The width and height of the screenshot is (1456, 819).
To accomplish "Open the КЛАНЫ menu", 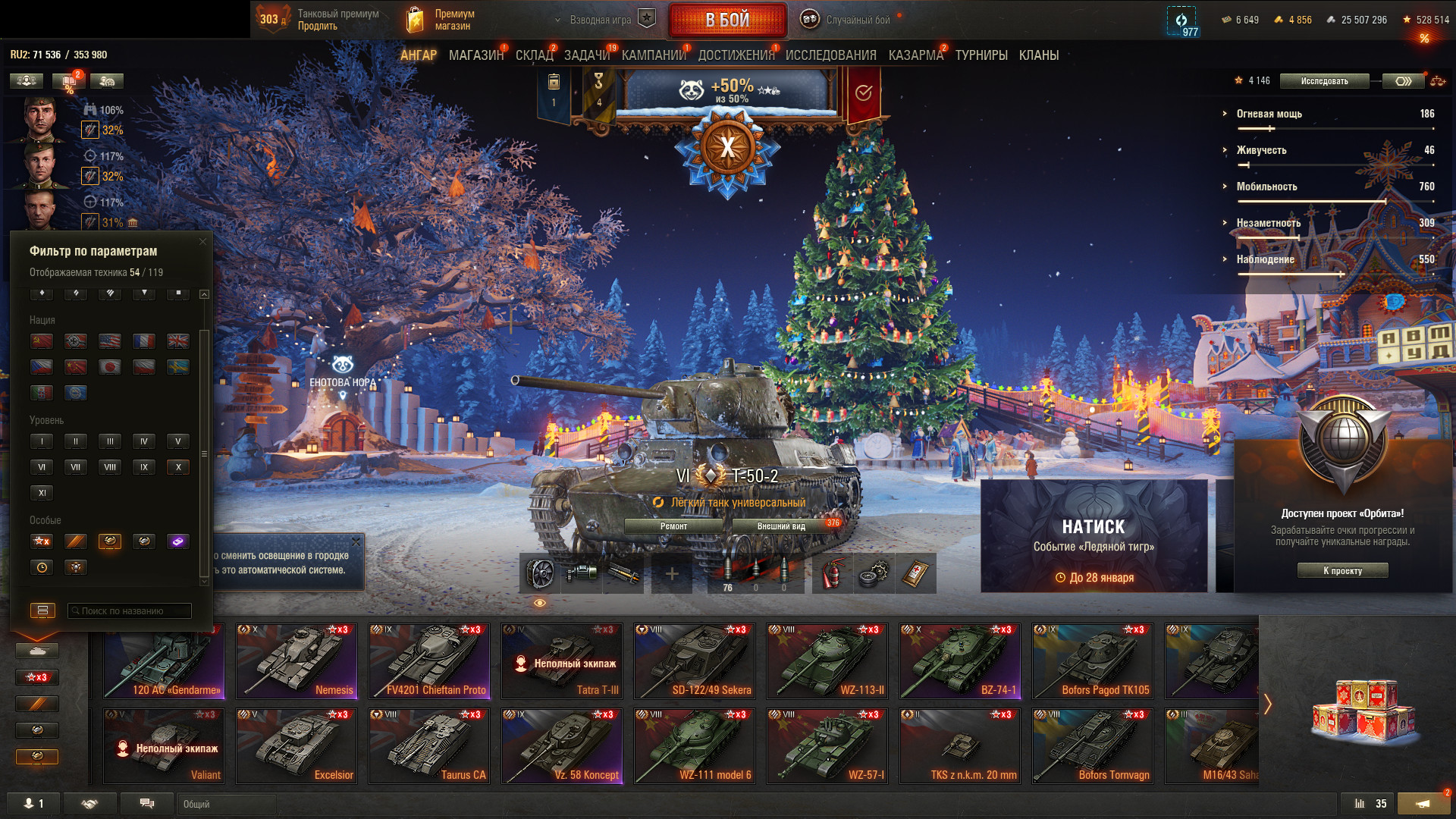I will pos(1038,55).
